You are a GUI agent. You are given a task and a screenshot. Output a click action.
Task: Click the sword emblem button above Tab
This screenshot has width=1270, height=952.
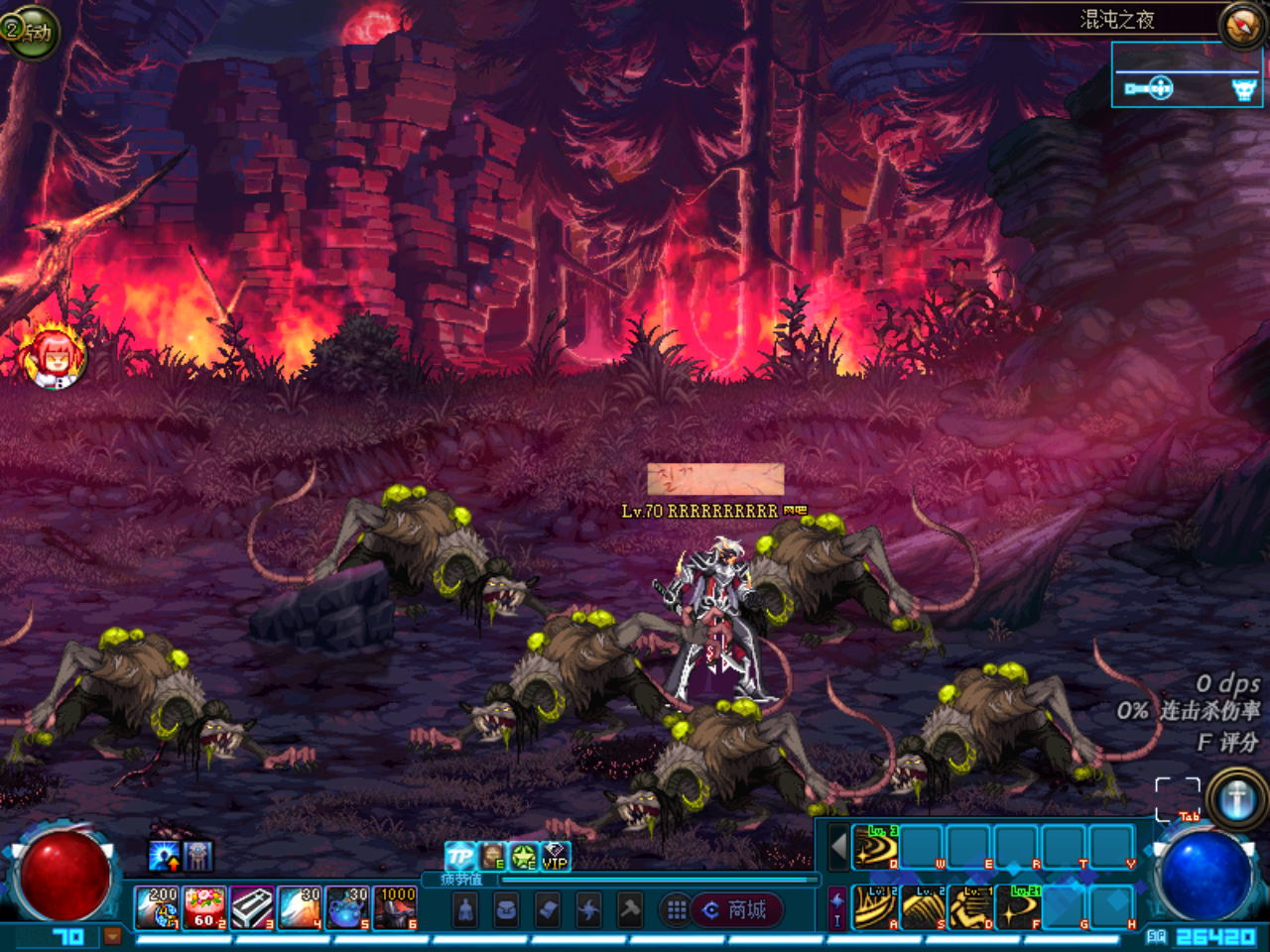[1236, 798]
